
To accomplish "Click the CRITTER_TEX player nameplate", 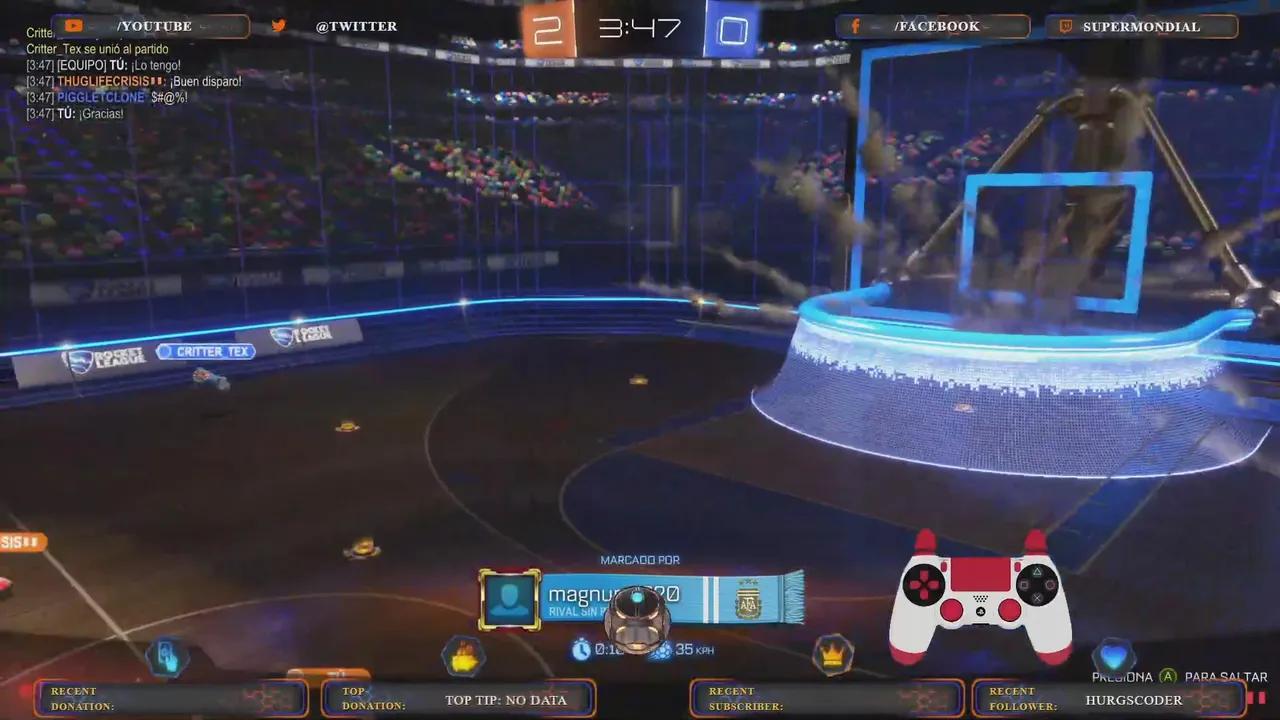I will (205, 351).
